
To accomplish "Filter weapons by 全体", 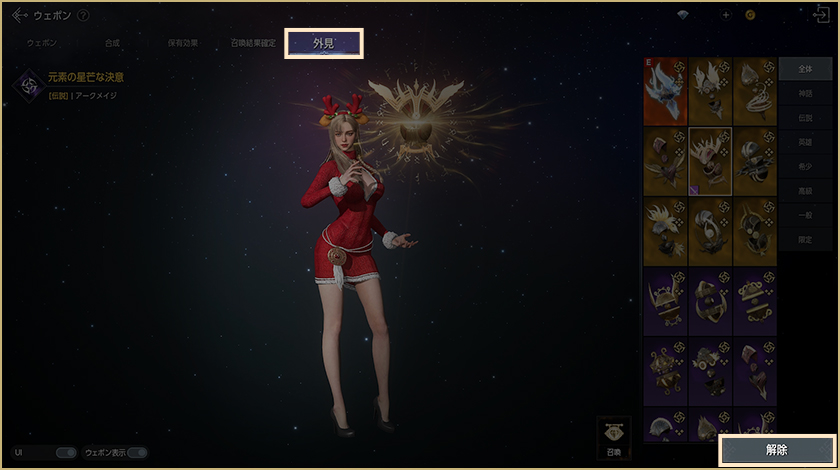I will point(805,69).
